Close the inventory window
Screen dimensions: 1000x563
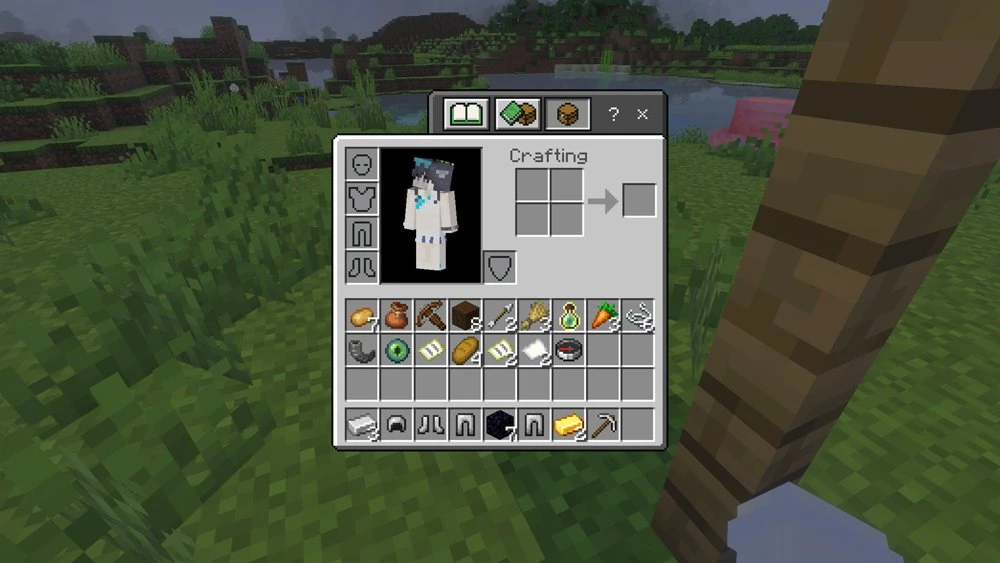click(x=642, y=114)
